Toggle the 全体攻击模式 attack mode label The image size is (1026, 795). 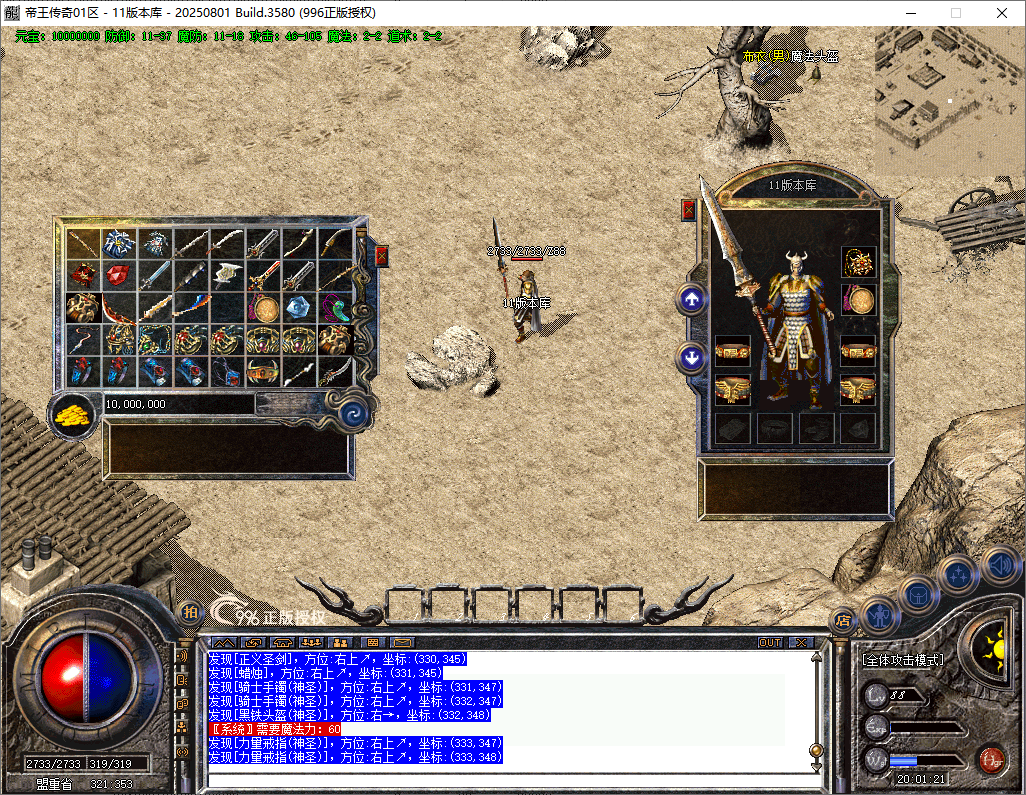coord(903,661)
